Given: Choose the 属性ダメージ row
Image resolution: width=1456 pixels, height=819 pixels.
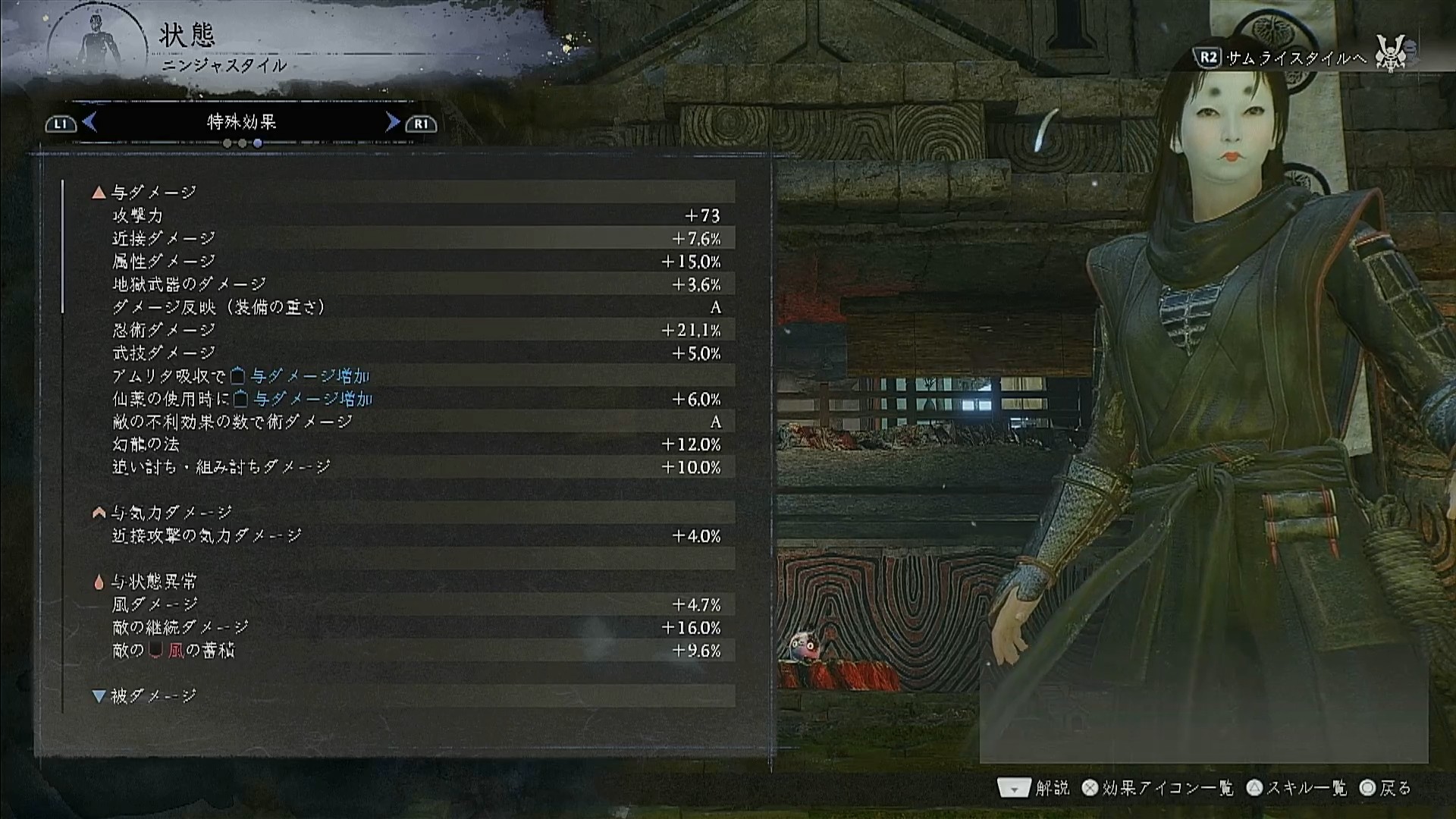Looking at the screenshot, I should (x=416, y=262).
